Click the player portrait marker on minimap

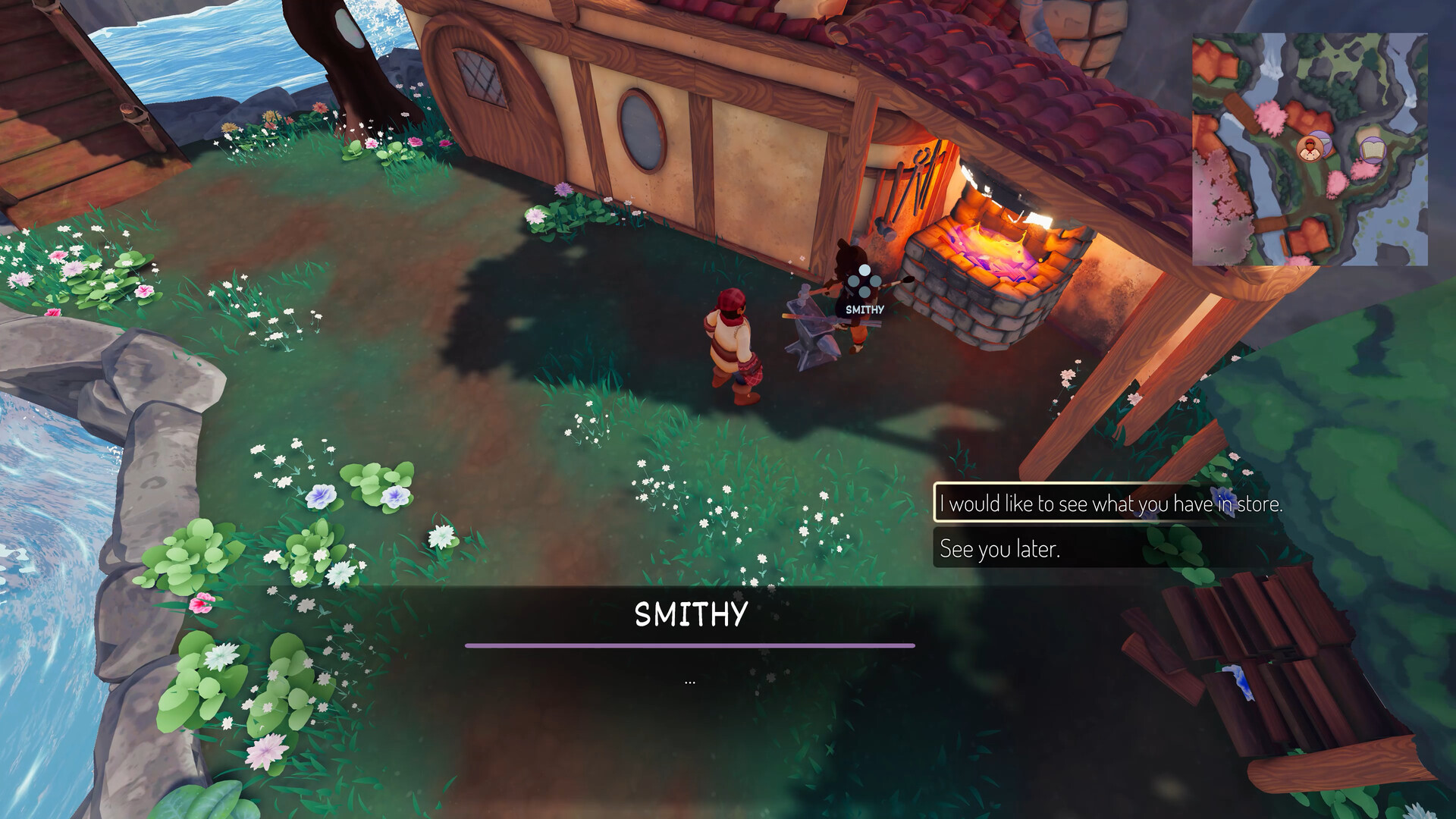(x=1310, y=149)
